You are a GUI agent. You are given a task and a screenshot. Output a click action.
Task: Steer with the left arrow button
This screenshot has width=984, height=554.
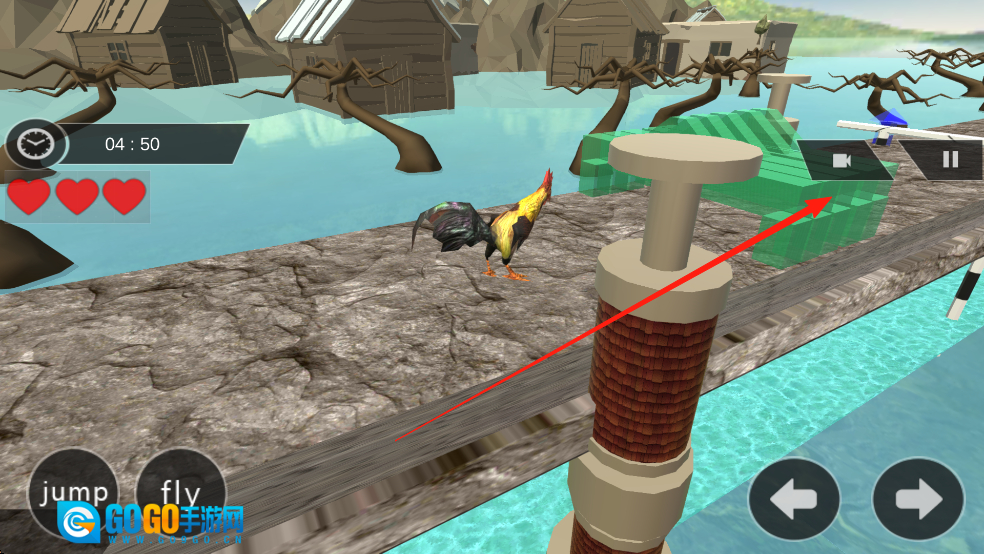pyautogui.click(x=795, y=498)
